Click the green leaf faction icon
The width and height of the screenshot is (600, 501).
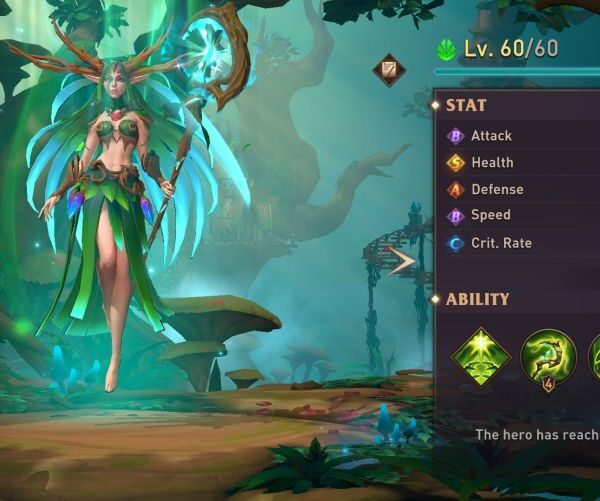click(x=447, y=49)
